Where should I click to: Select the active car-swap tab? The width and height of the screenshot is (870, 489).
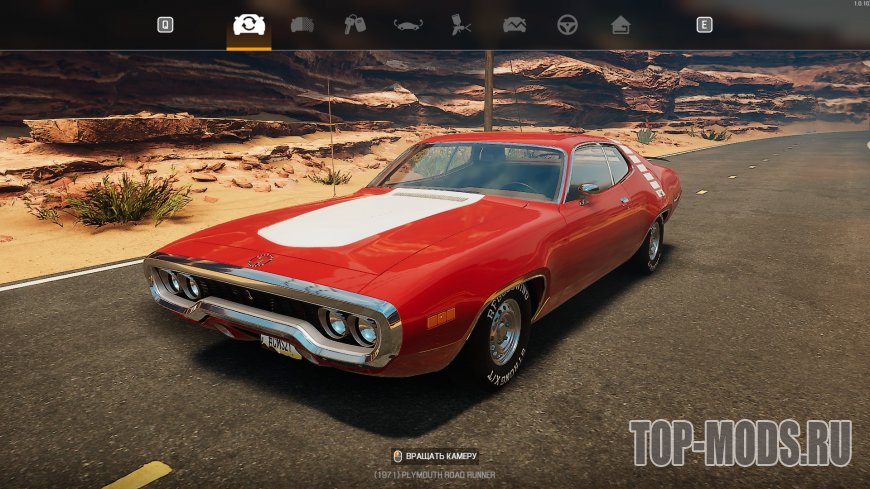pyautogui.click(x=249, y=25)
